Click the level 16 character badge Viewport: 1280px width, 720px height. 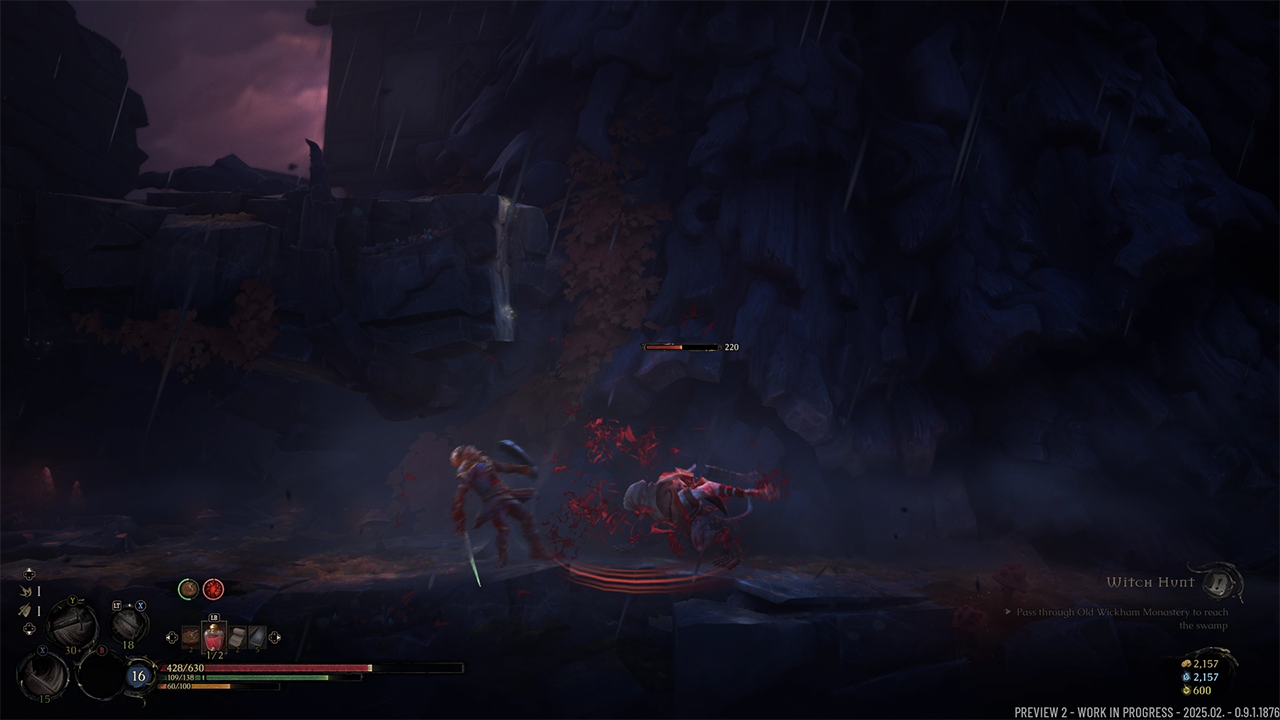[x=139, y=676]
